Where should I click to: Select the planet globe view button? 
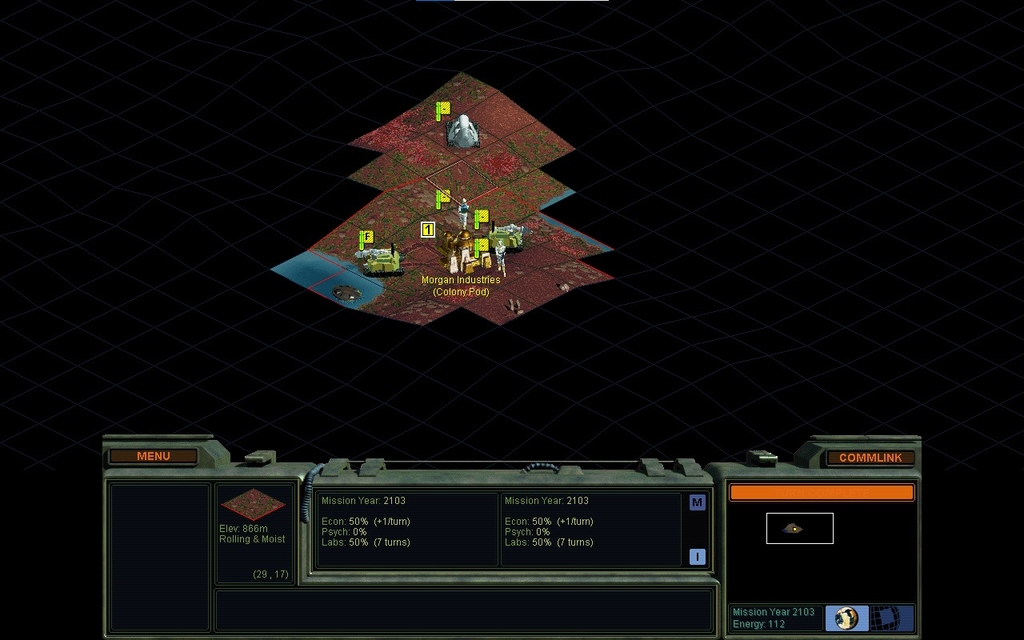tap(846, 618)
